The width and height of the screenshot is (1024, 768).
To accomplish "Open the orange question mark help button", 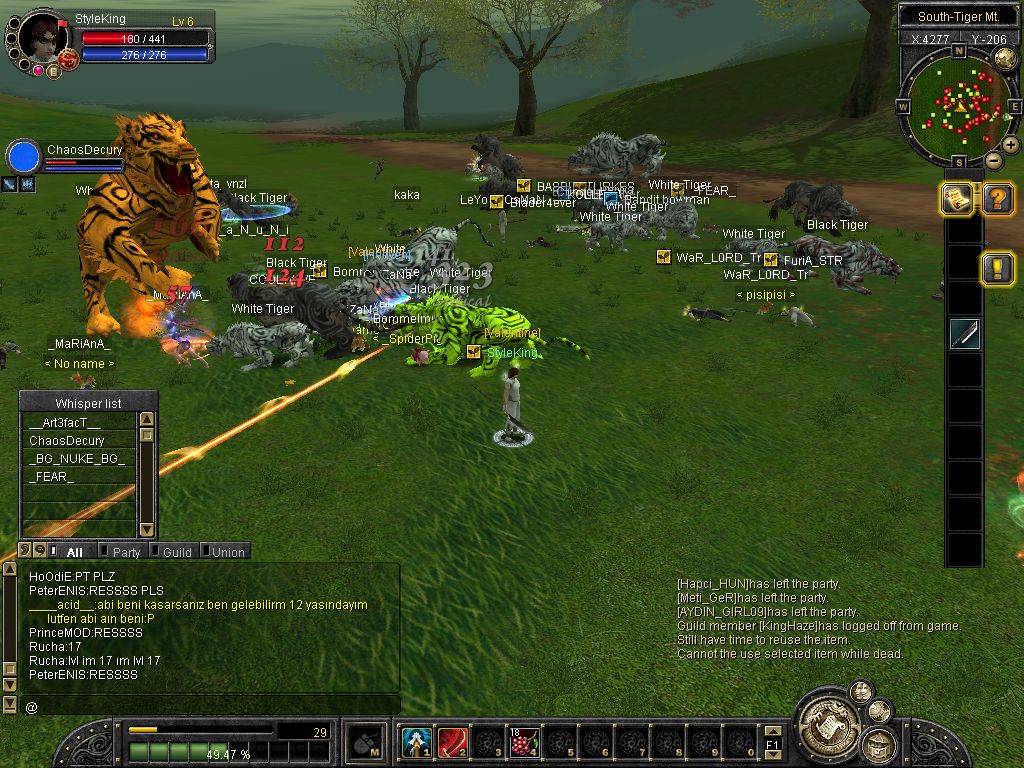I will click(x=997, y=199).
